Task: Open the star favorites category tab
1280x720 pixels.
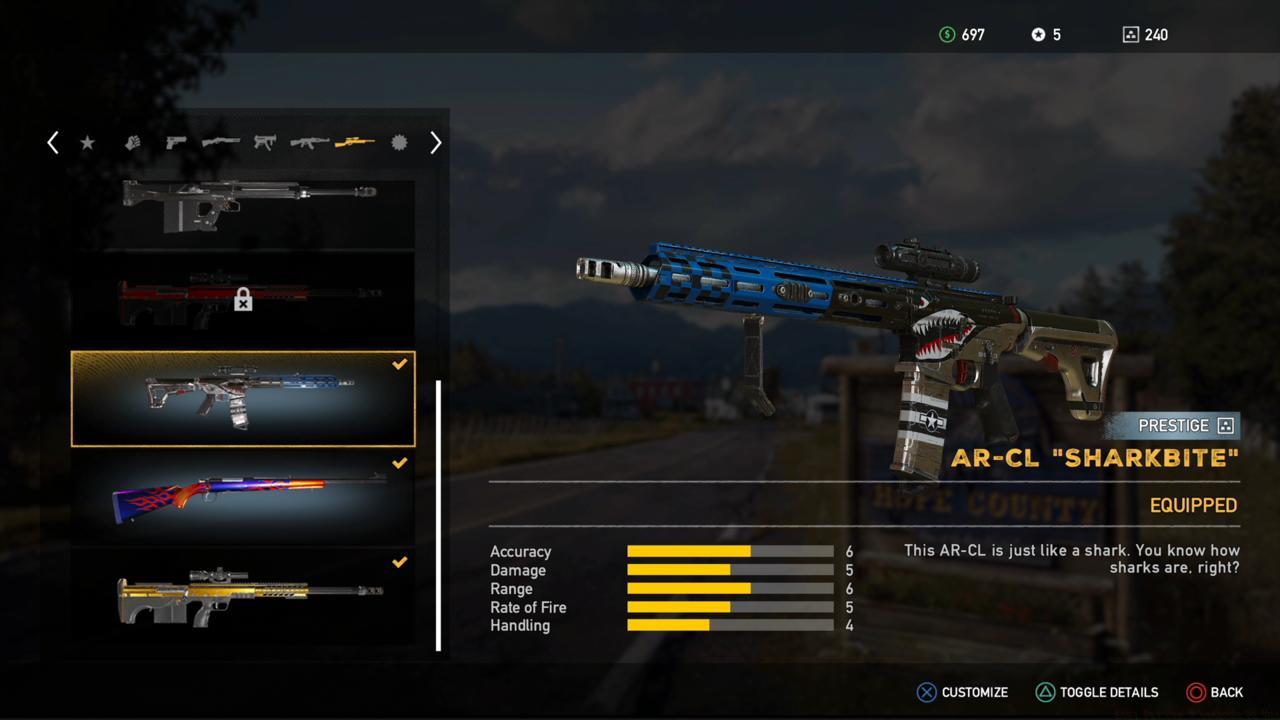Action: point(87,143)
